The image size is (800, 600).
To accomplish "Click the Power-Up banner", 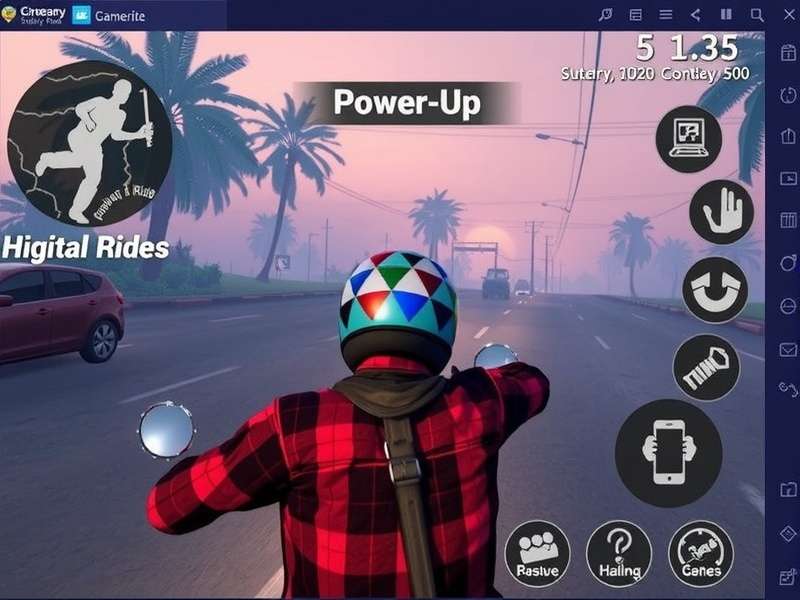I will [407, 103].
